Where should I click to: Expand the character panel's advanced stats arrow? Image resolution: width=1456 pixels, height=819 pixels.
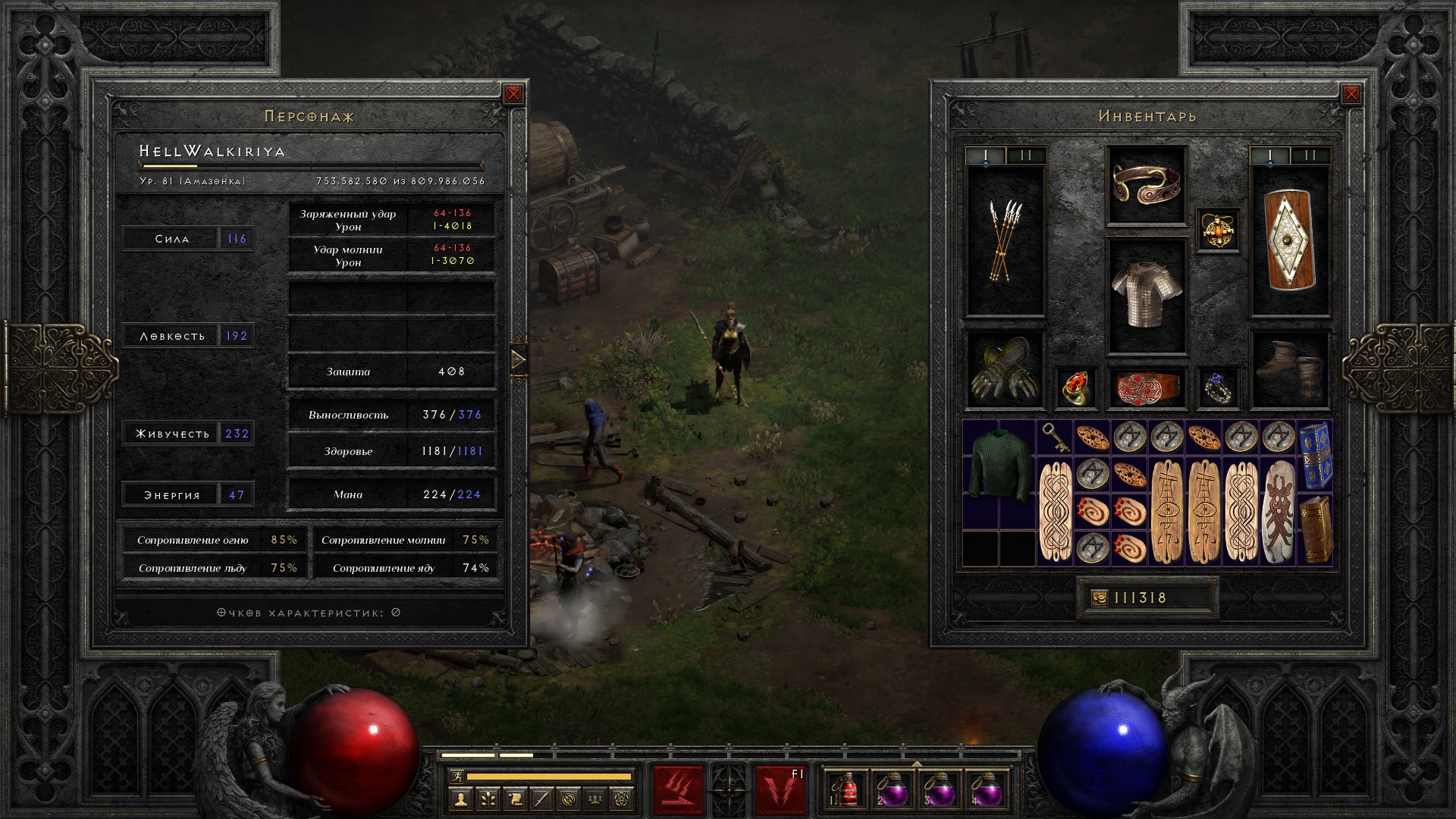519,359
